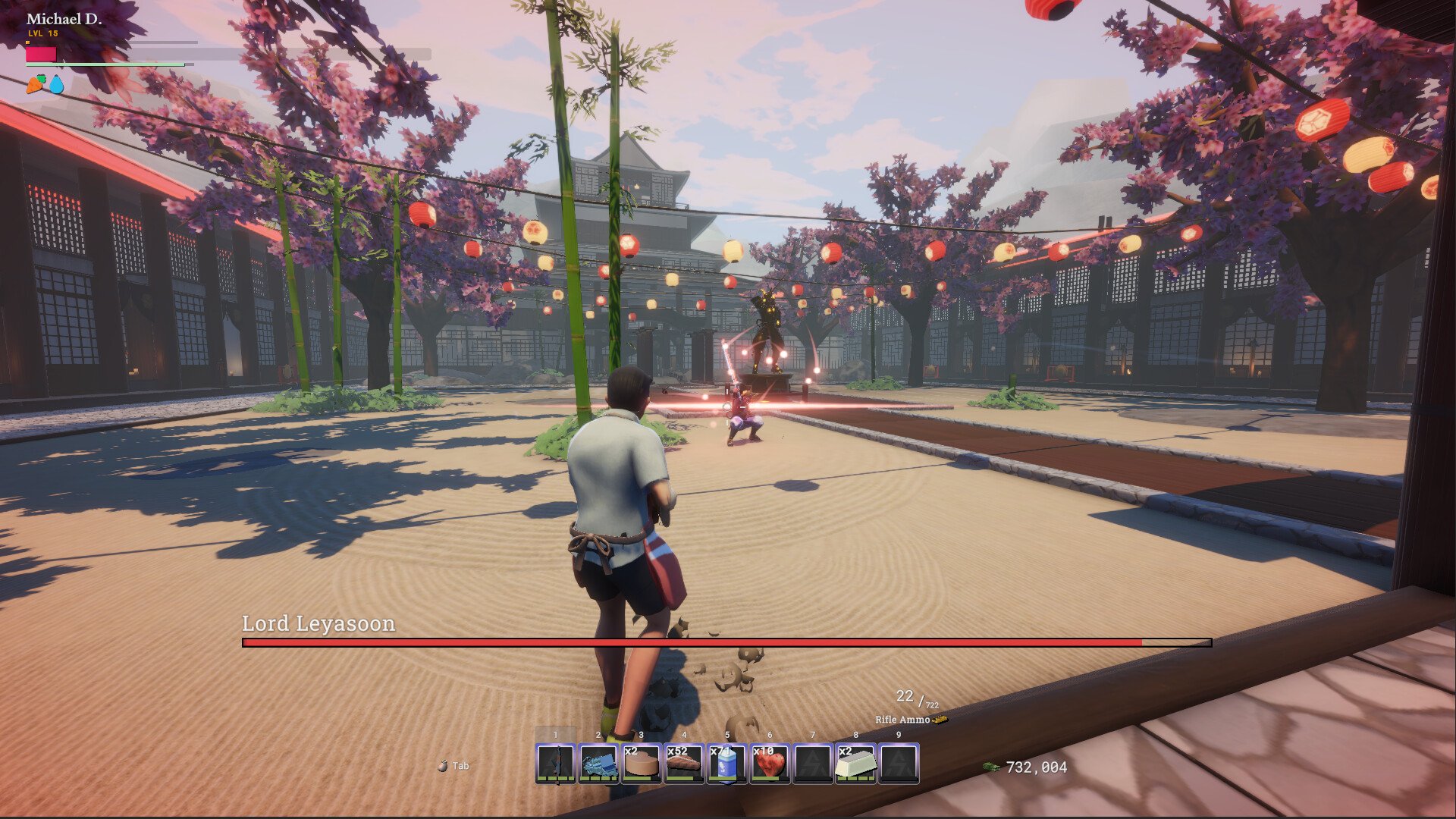Screen dimensions: 1456x819
Task: Select the cooked meat stack of 52
Action: (684, 763)
